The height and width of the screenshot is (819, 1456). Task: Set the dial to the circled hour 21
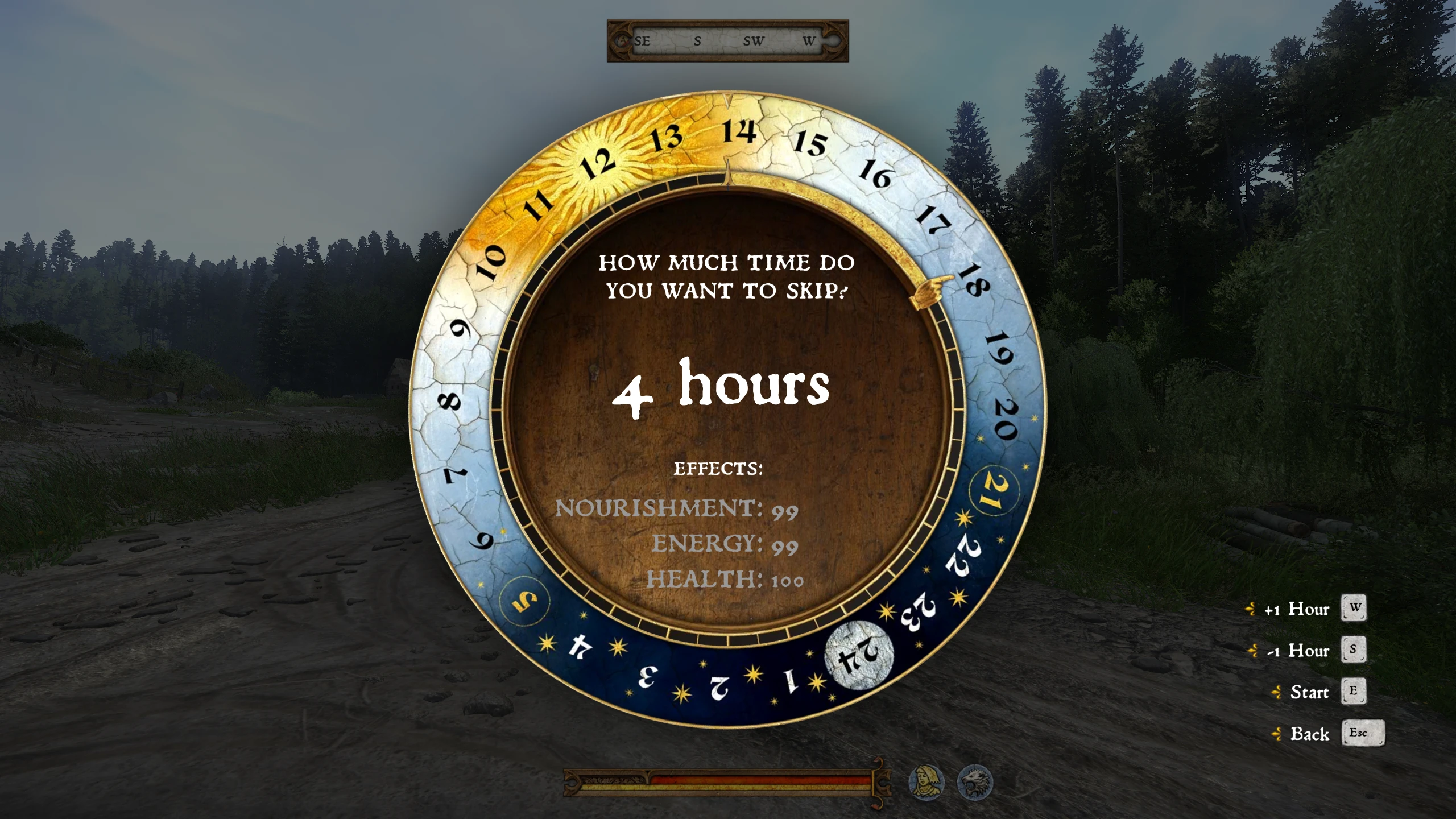(994, 491)
